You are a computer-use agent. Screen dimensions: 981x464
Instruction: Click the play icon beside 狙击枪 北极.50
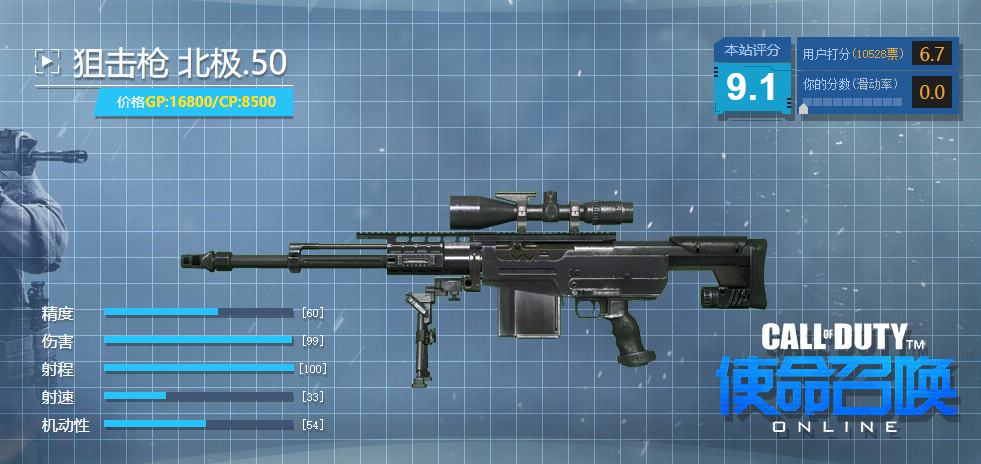pyautogui.click(x=47, y=63)
